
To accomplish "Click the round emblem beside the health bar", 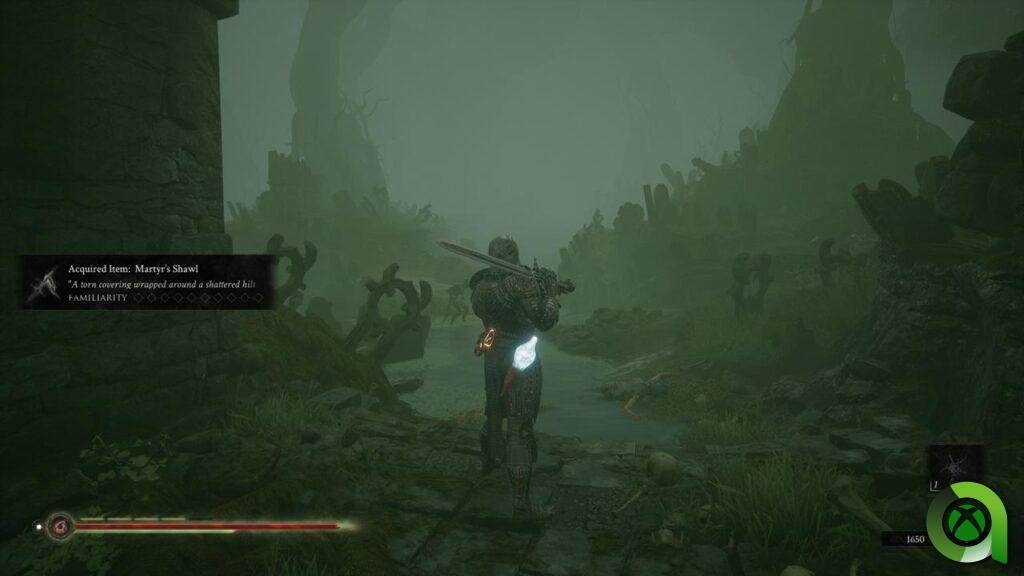I will 61,525.
